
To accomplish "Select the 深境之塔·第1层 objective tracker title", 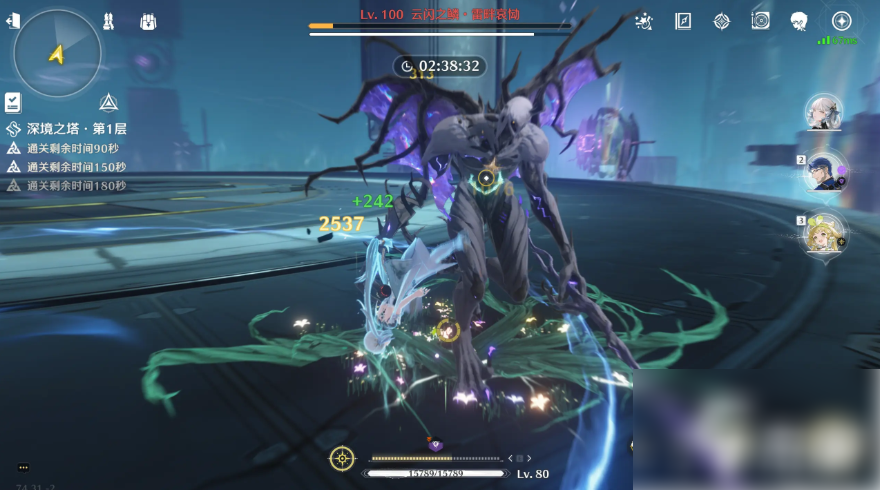I will point(76,129).
